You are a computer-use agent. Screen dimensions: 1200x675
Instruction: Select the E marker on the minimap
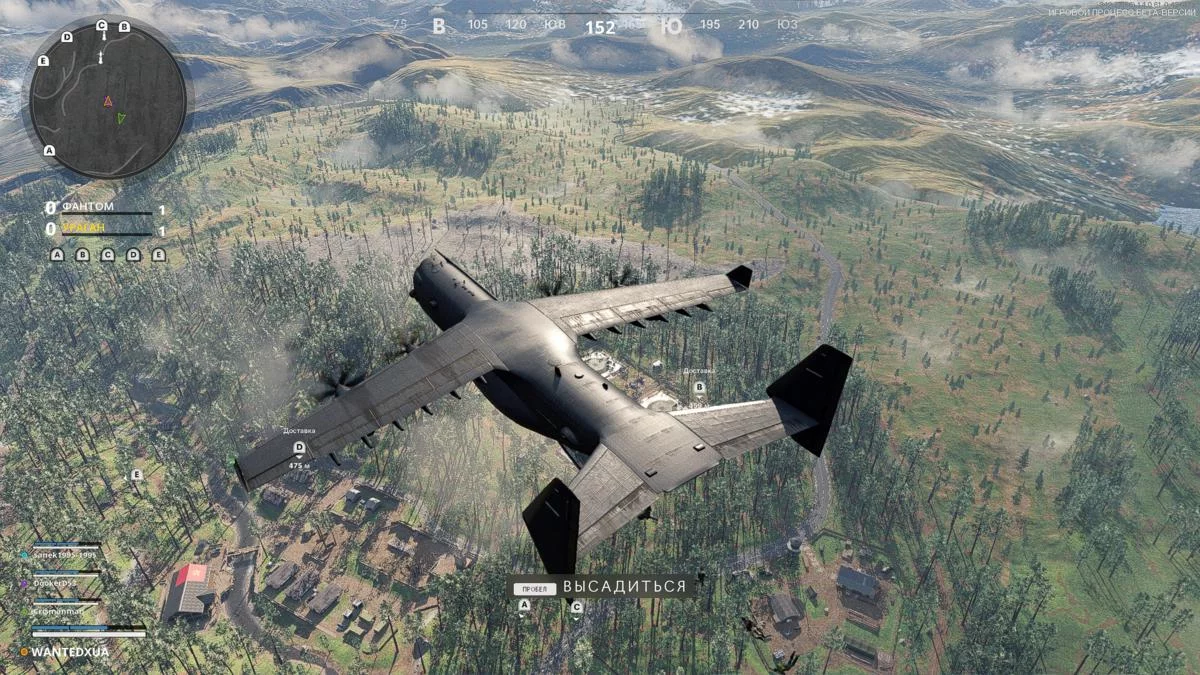pyautogui.click(x=43, y=61)
